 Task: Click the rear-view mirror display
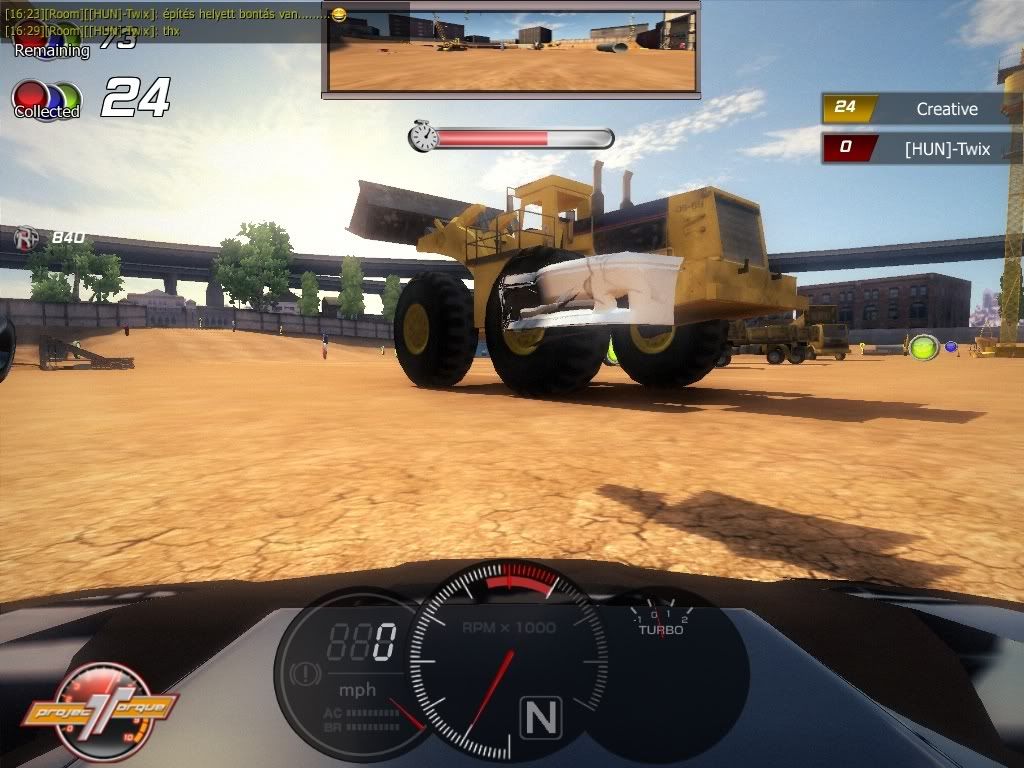pos(510,49)
